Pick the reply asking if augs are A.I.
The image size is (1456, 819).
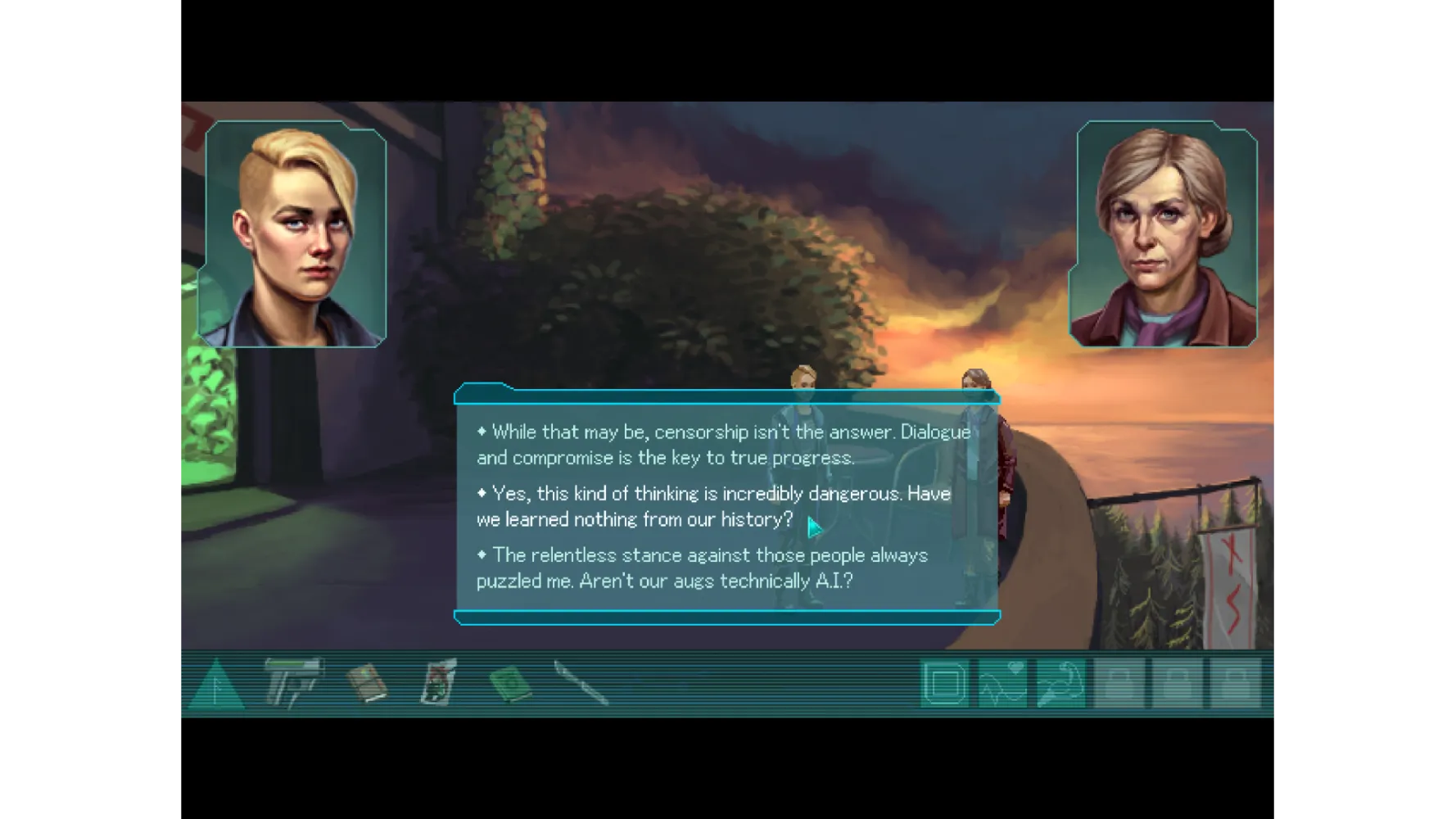tap(702, 568)
